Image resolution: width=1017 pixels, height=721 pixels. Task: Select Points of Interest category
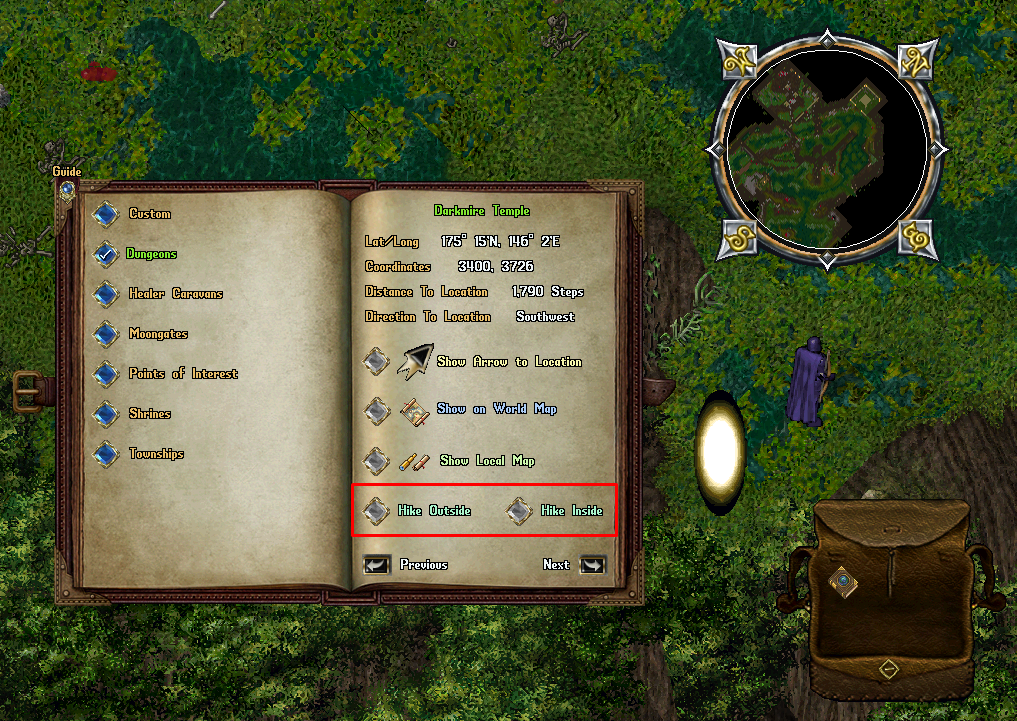(106, 374)
